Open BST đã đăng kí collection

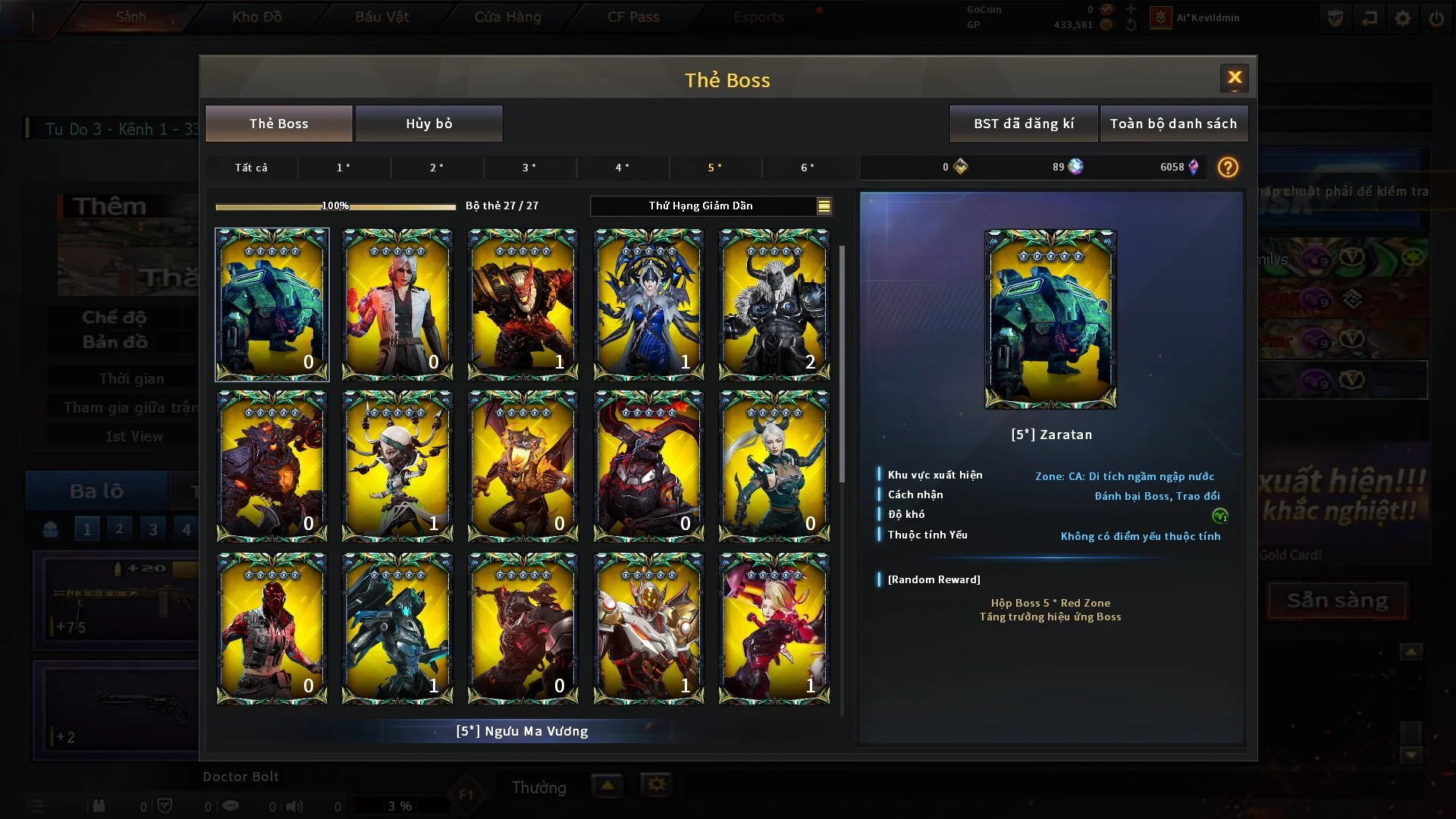click(x=1023, y=124)
